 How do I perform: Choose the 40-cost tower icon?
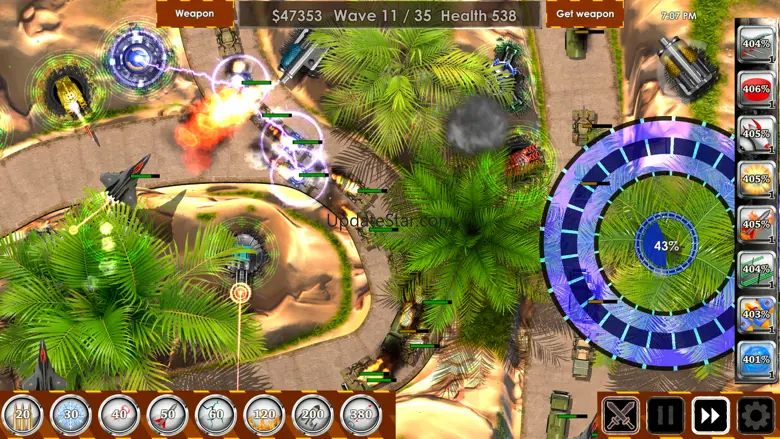pyautogui.click(x=119, y=415)
